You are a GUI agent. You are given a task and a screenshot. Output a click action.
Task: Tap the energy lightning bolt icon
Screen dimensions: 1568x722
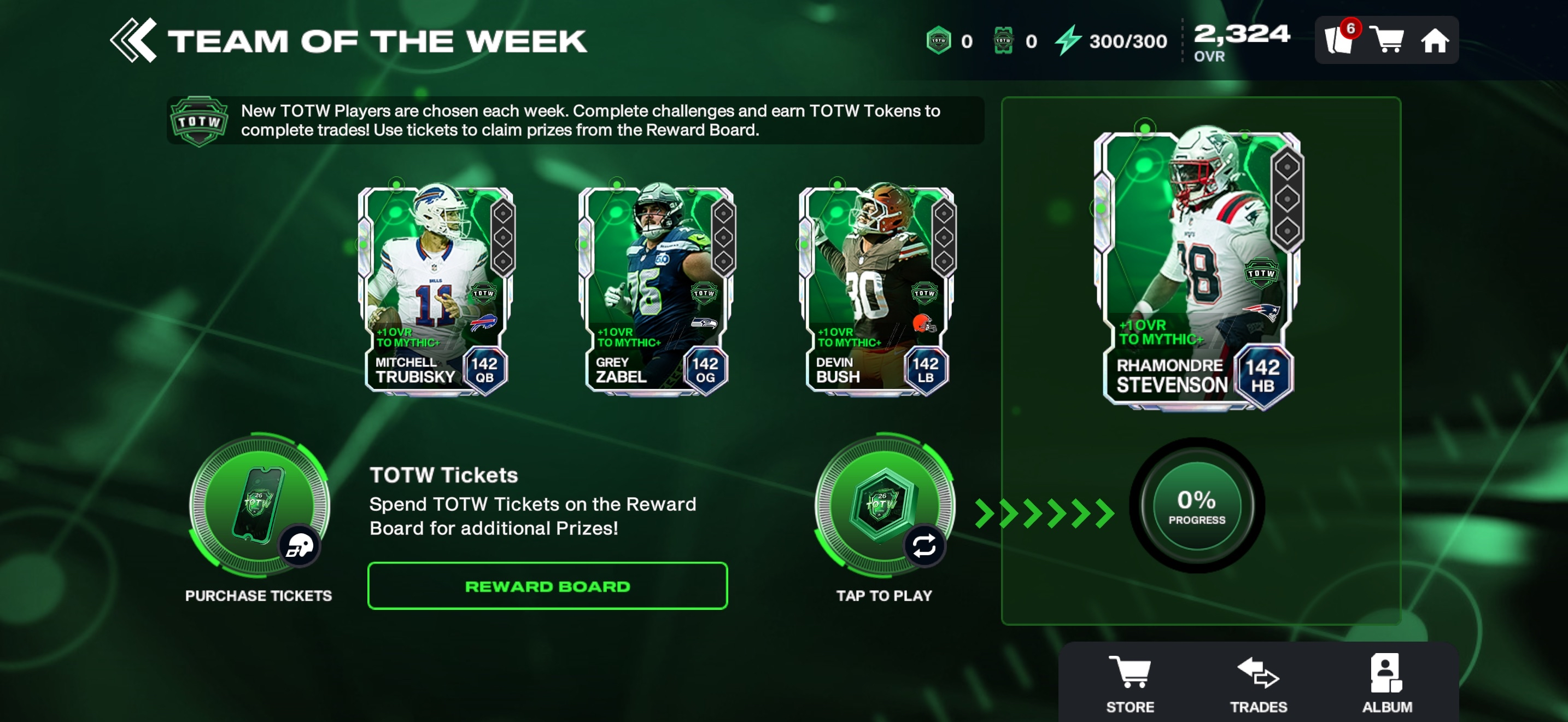[x=1068, y=41]
